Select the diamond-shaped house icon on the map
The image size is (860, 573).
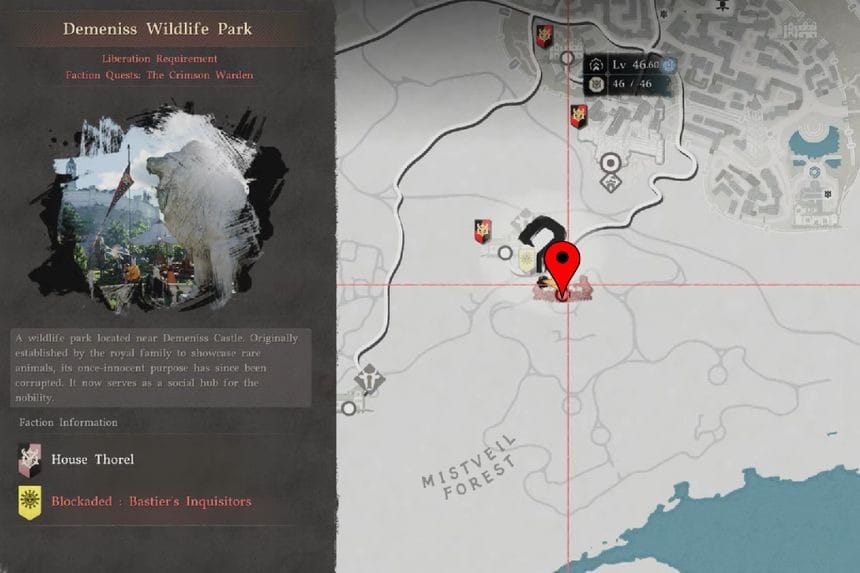pos(610,183)
